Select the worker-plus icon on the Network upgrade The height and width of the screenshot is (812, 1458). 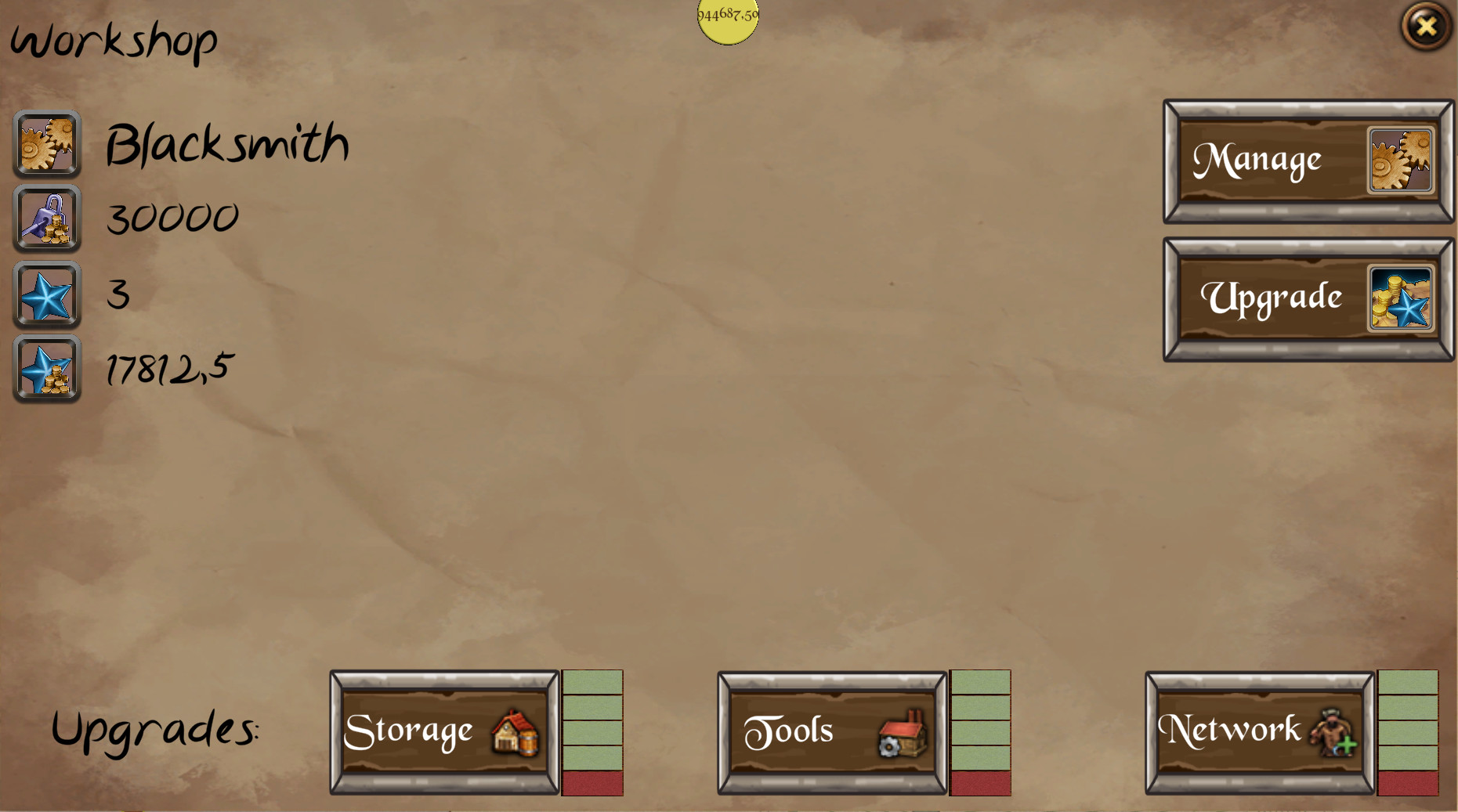tap(1332, 734)
